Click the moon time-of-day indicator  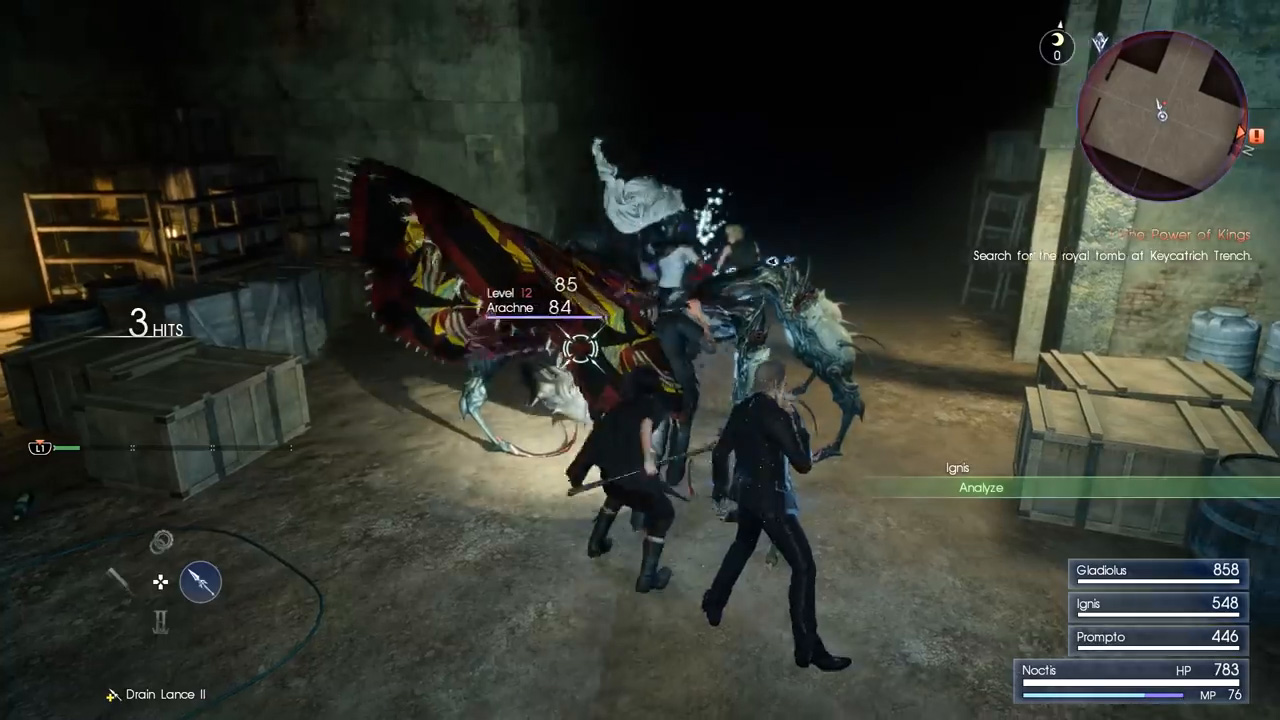coord(1057,44)
